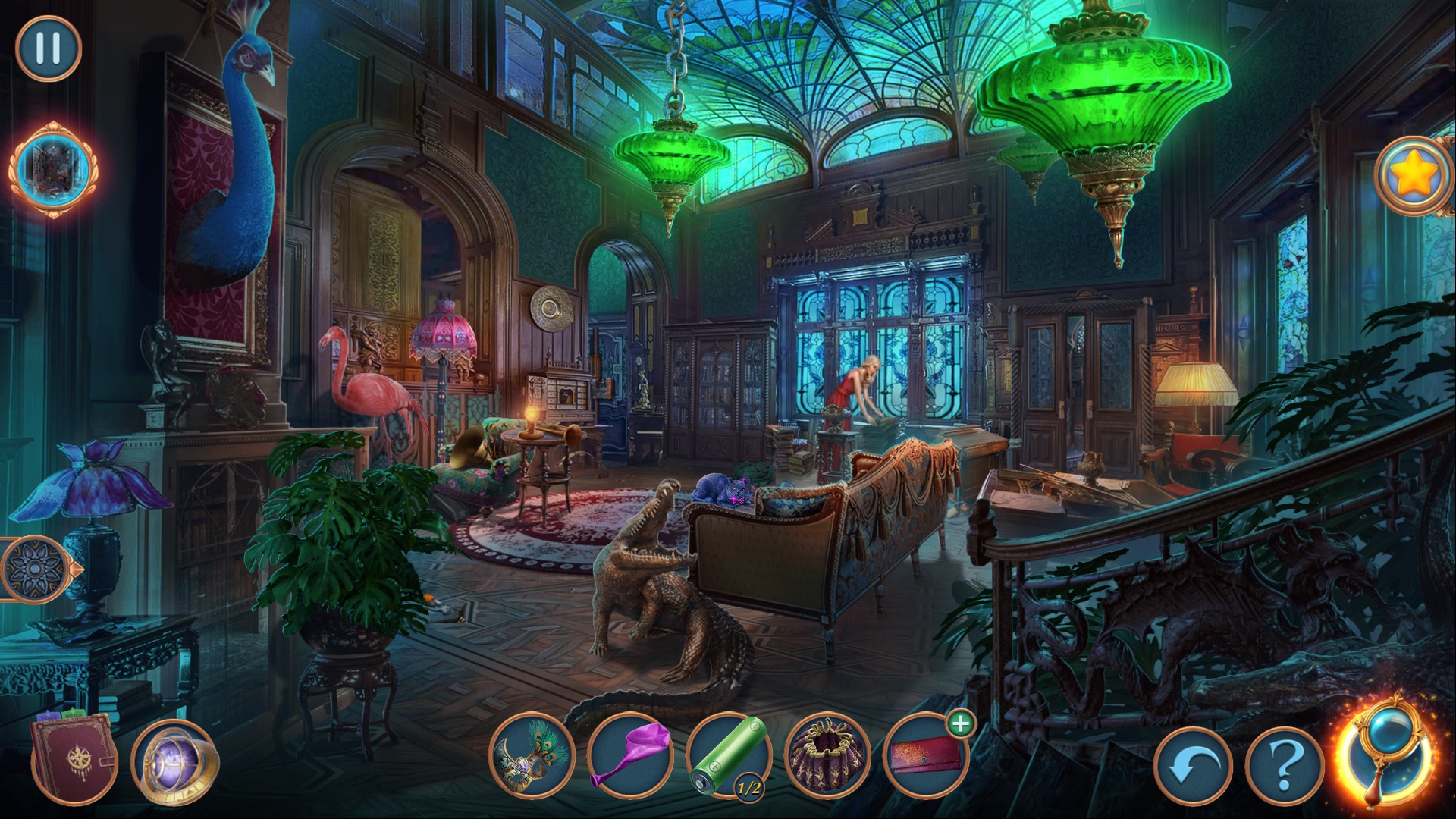Activate the purple orb compass device
Screen dimensions: 1456x819
(x=174, y=761)
